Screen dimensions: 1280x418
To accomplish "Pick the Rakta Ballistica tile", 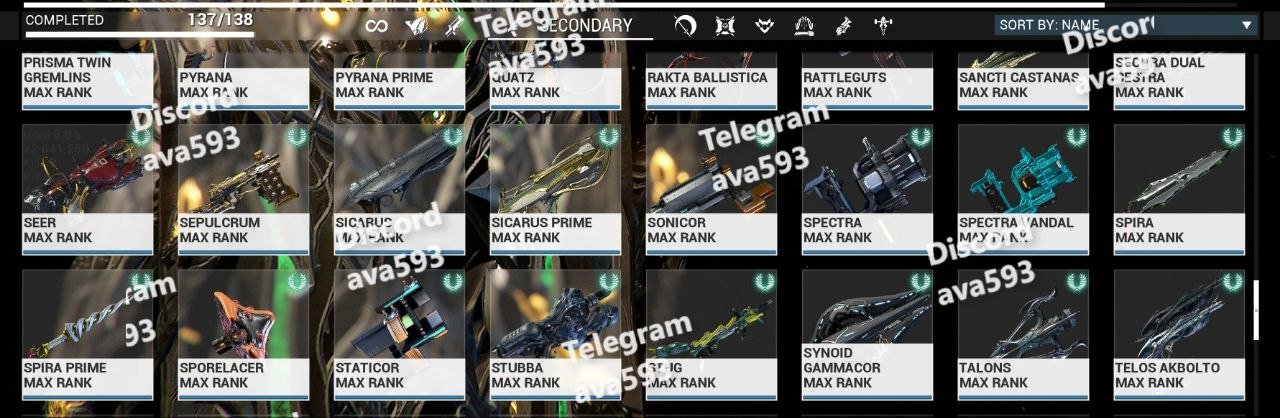I will point(712,82).
